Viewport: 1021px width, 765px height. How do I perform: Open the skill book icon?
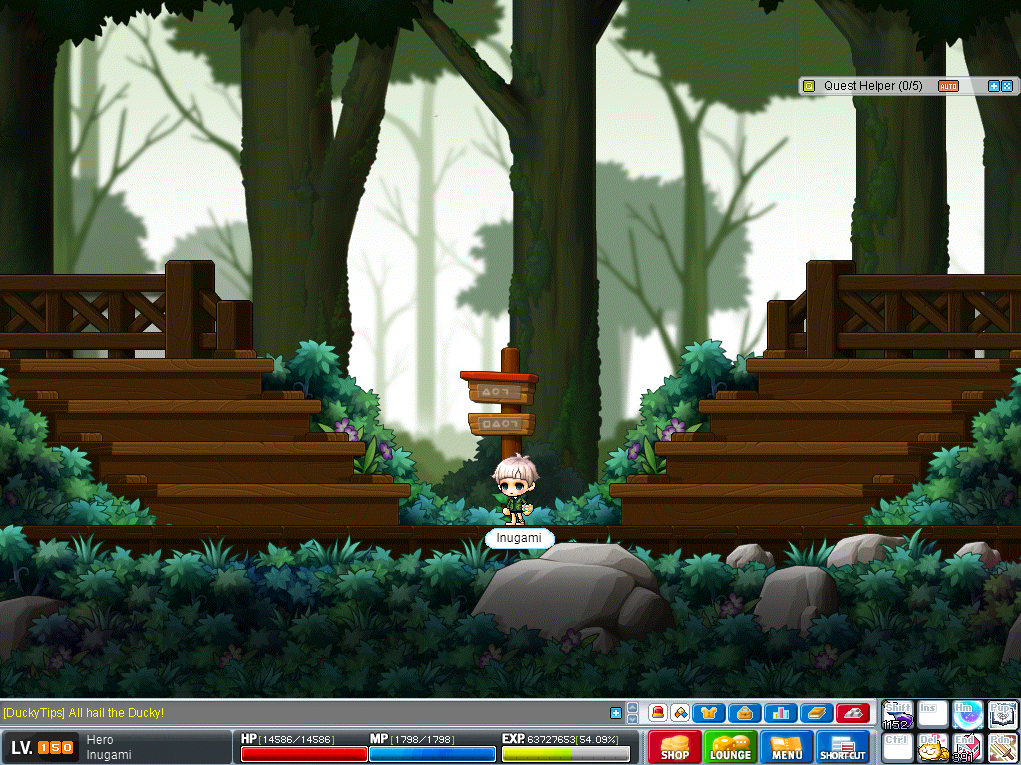(815, 713)
